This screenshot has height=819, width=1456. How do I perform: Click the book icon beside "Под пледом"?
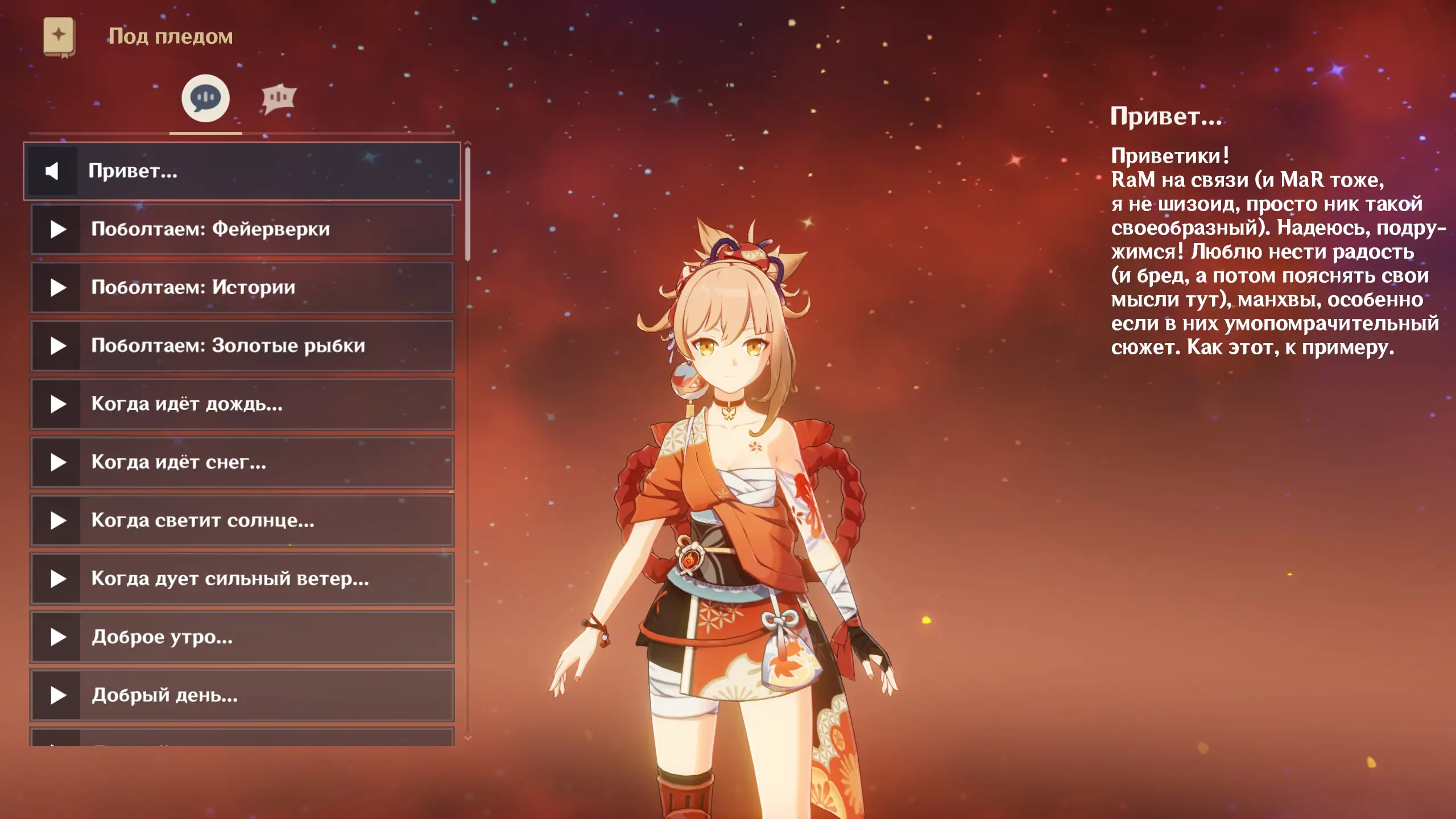(x=59, y=37)
